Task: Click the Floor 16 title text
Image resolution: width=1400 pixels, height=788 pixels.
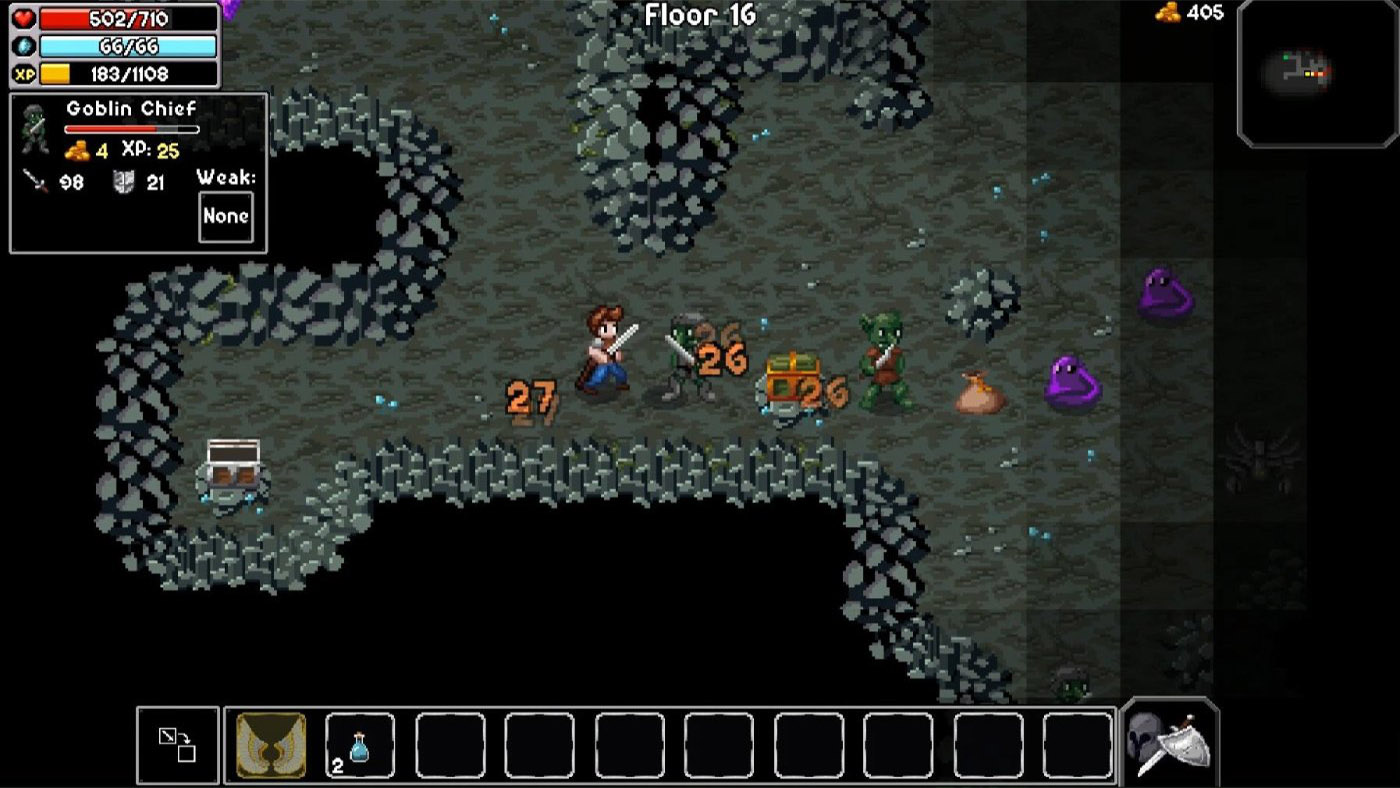Action: 700,16
